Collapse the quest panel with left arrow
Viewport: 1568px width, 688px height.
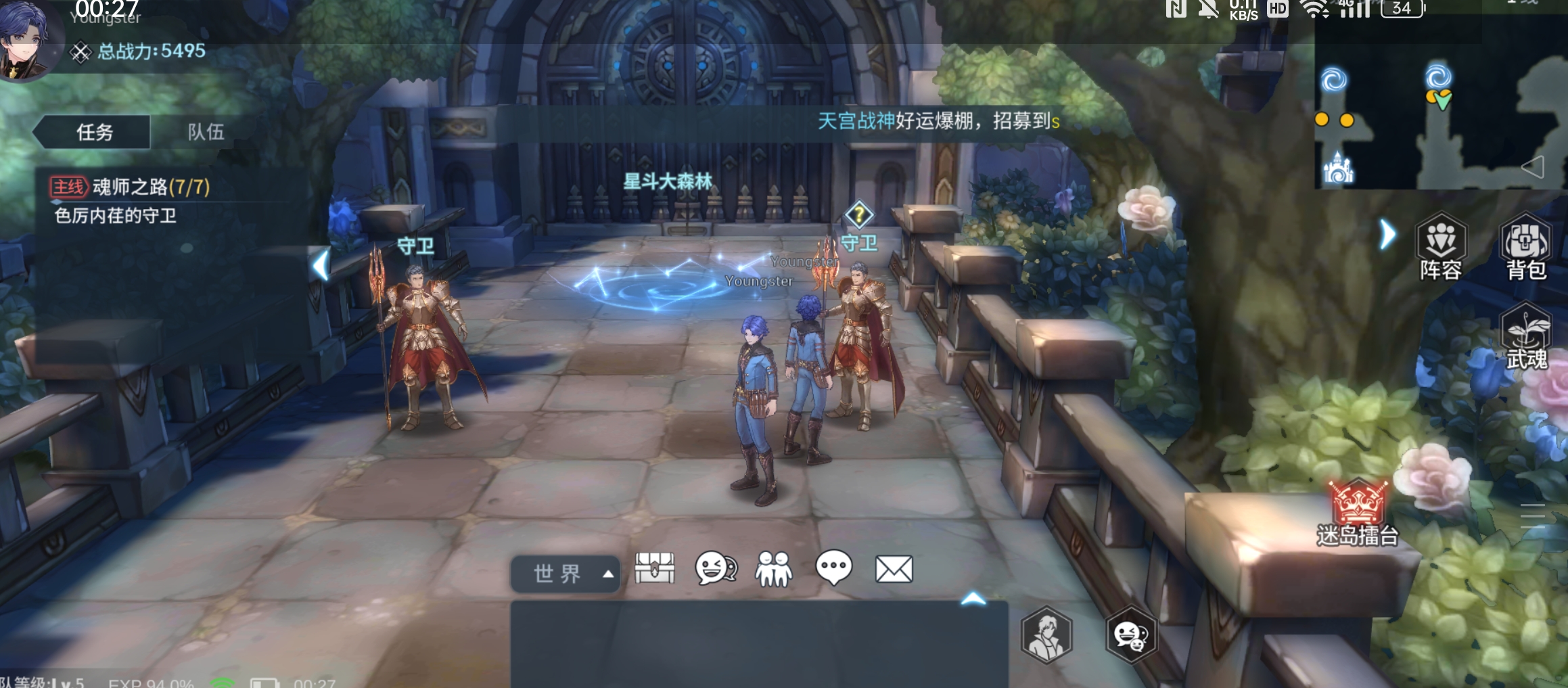322,265
